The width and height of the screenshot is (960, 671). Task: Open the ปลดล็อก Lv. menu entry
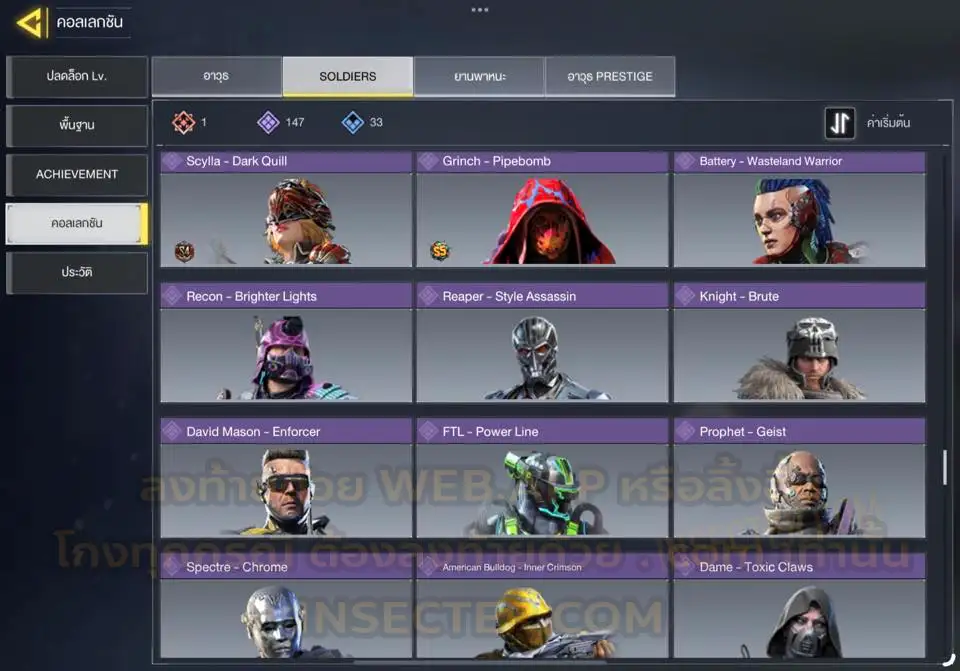[77, 77]
